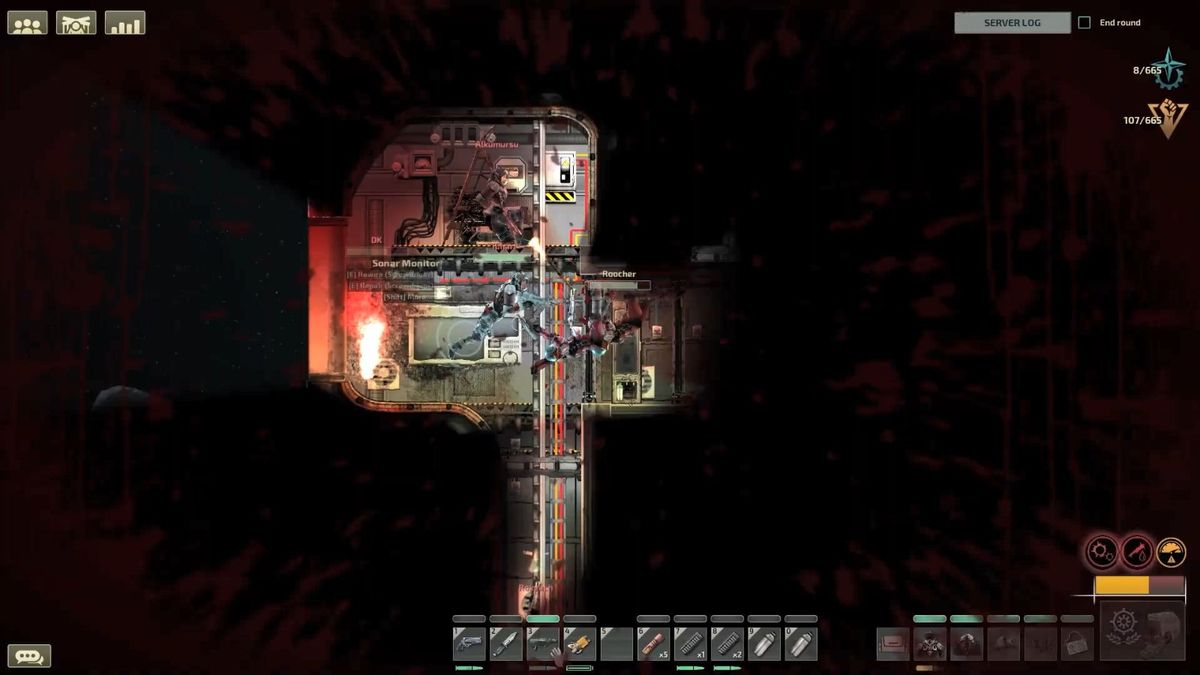The image size is (1200, 675).
Task: Select the x5 stacked item in slot 6
Action: 654,643
